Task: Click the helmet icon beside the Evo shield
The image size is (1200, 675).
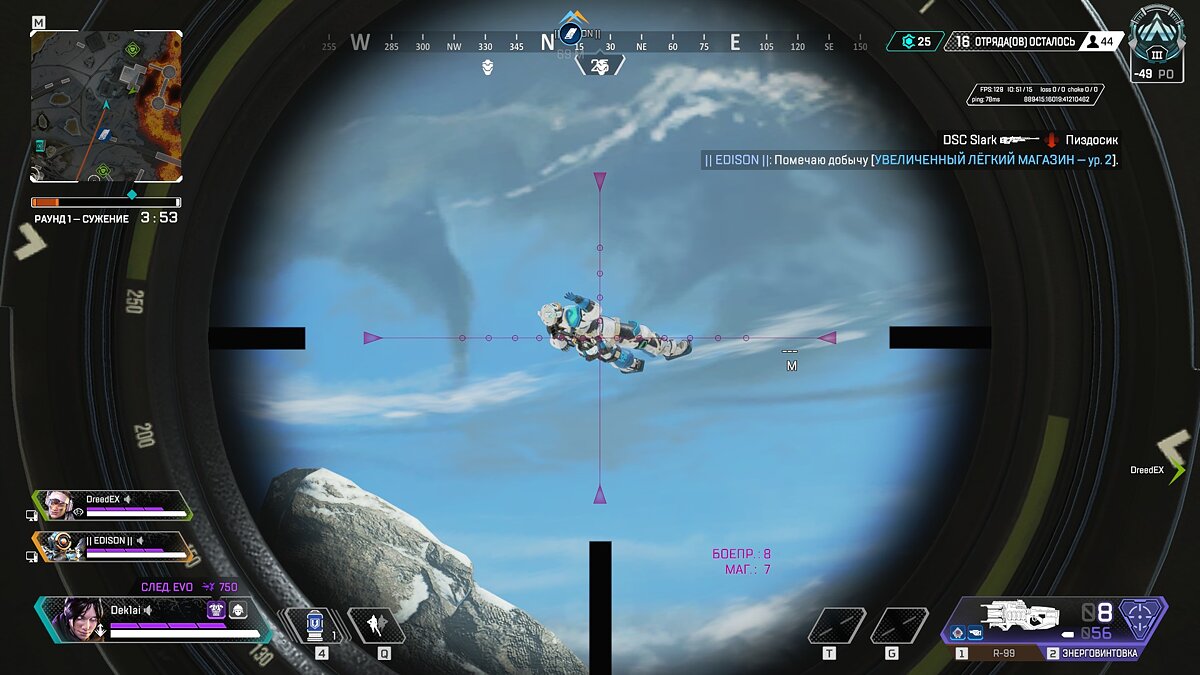Action: (x=238, y=609)
